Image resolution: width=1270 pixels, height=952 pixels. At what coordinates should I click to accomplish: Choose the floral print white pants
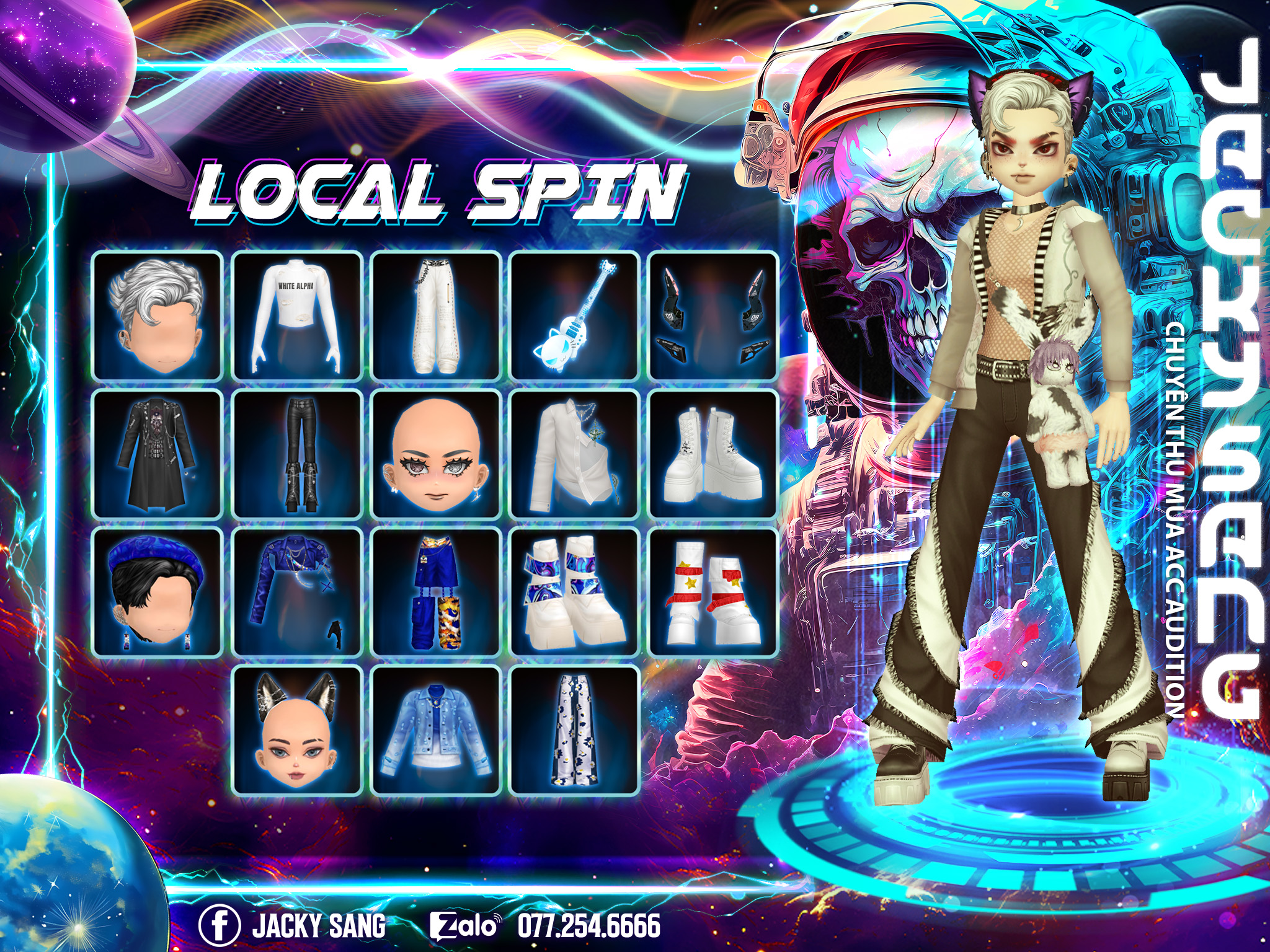(575, 731)
